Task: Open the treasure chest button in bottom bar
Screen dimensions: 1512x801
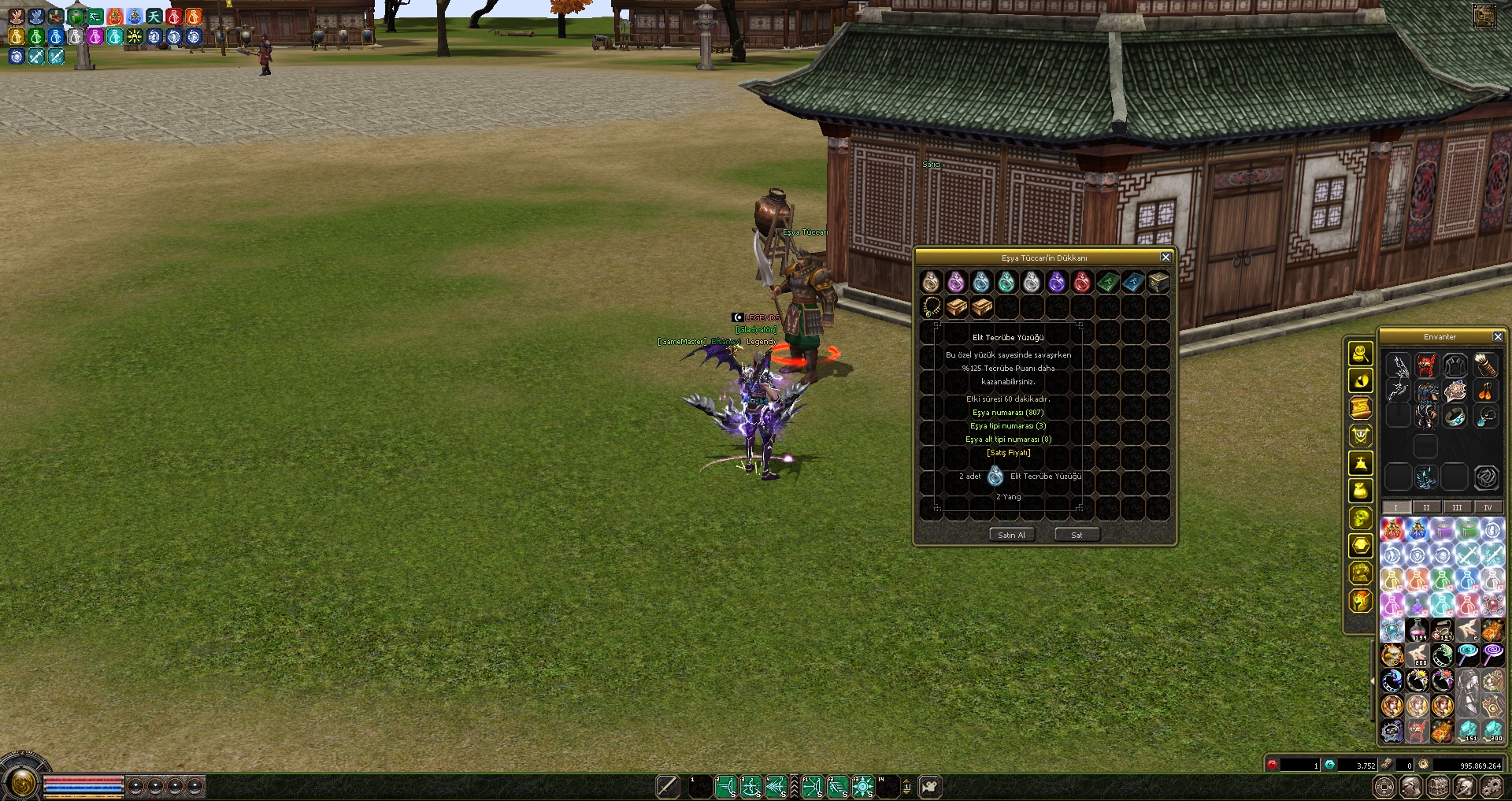Action: [1438, 786]
